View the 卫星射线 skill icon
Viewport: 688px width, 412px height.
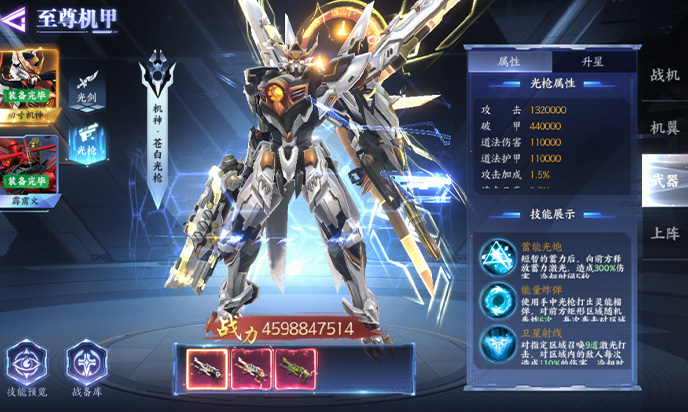[493, 343]
